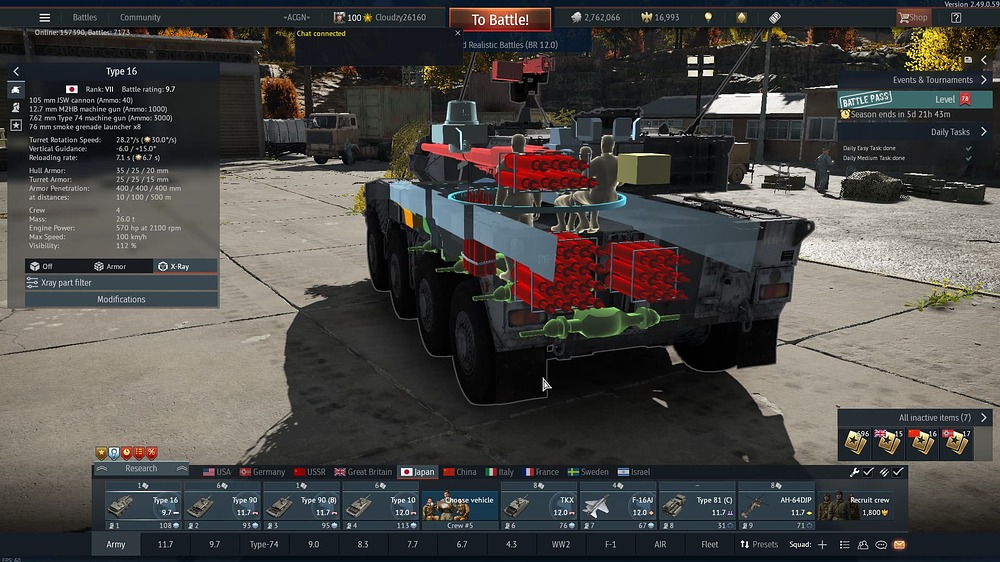This screenshot has width=1000, height=562.
Task: Open the Presets list
Action: [x=759, y=545]
